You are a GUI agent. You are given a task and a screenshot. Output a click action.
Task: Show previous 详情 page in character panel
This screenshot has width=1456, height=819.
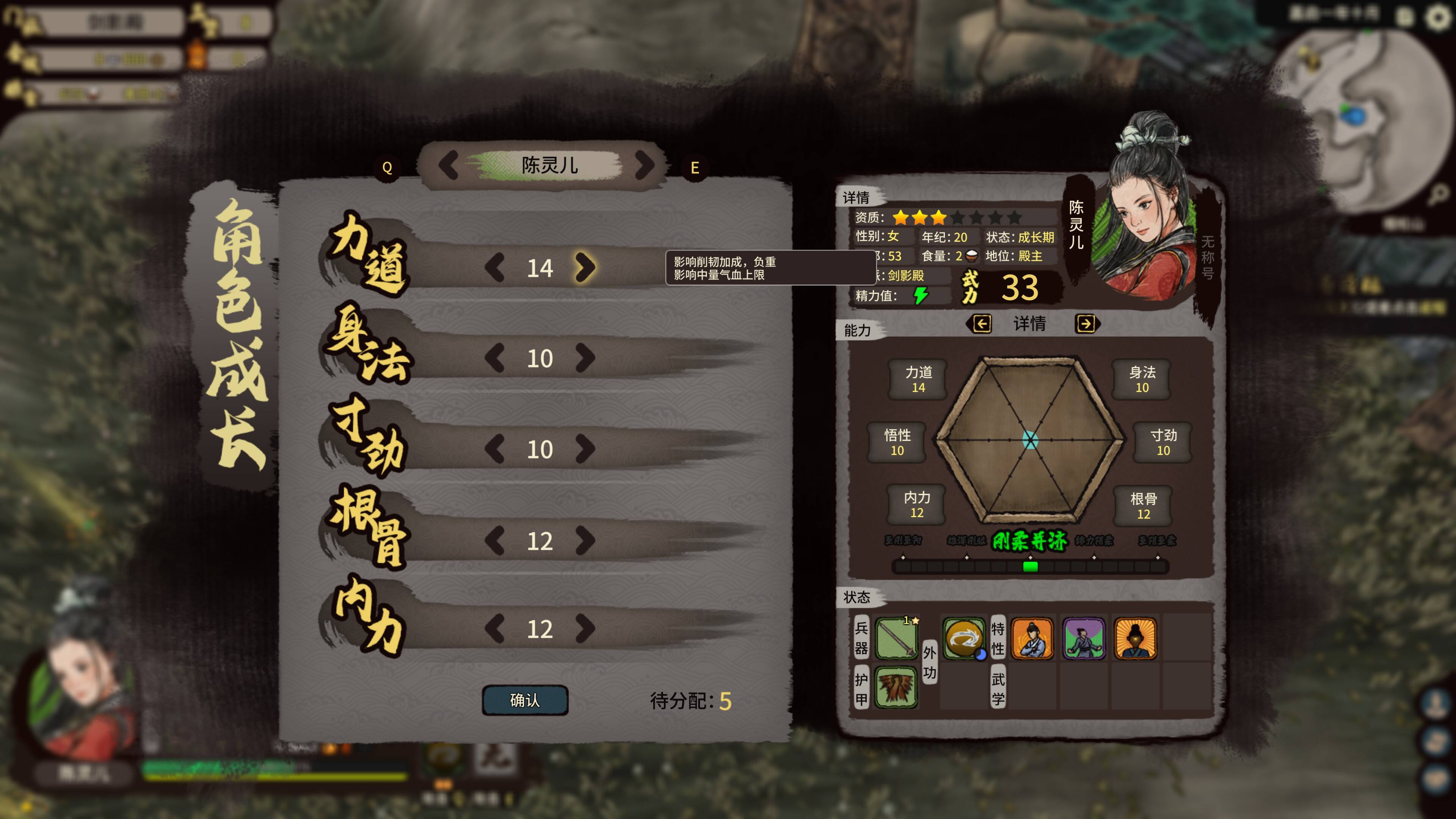click(982, 324)
